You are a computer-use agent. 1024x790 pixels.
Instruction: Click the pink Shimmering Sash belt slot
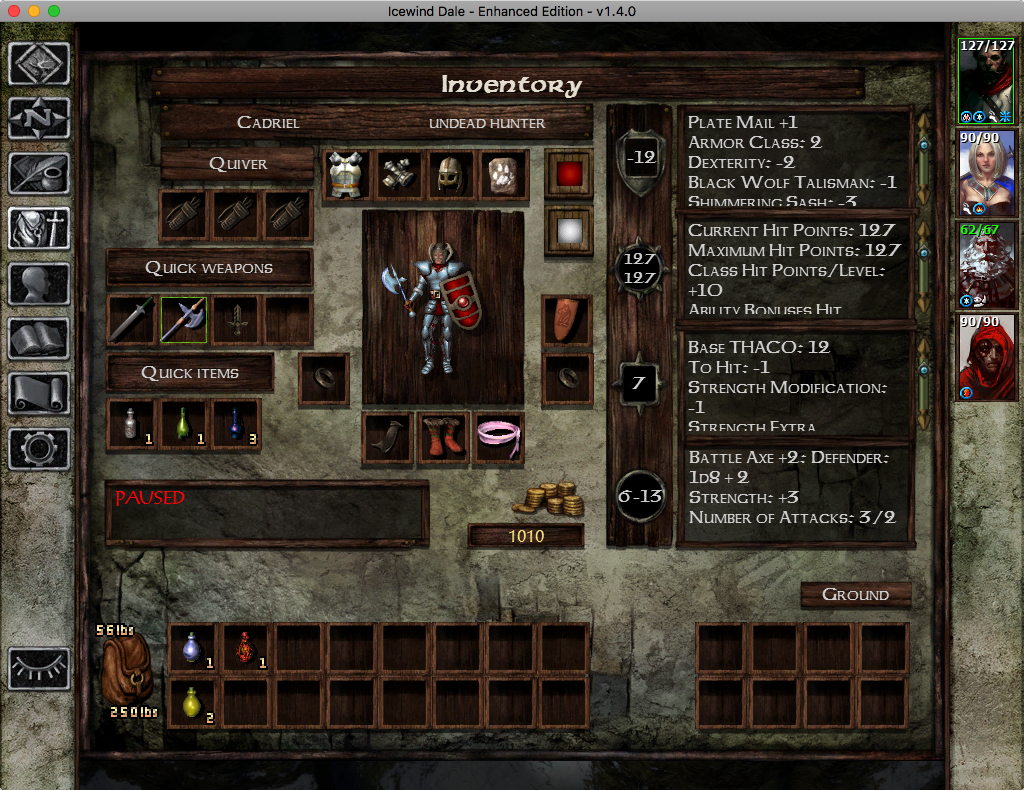(x=497, y=439)
